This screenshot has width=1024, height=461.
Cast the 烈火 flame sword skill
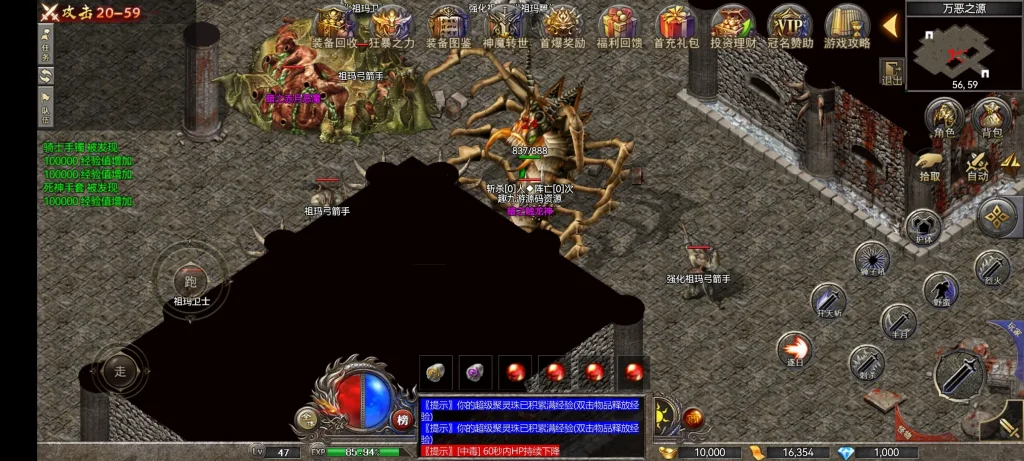(991, 268)
